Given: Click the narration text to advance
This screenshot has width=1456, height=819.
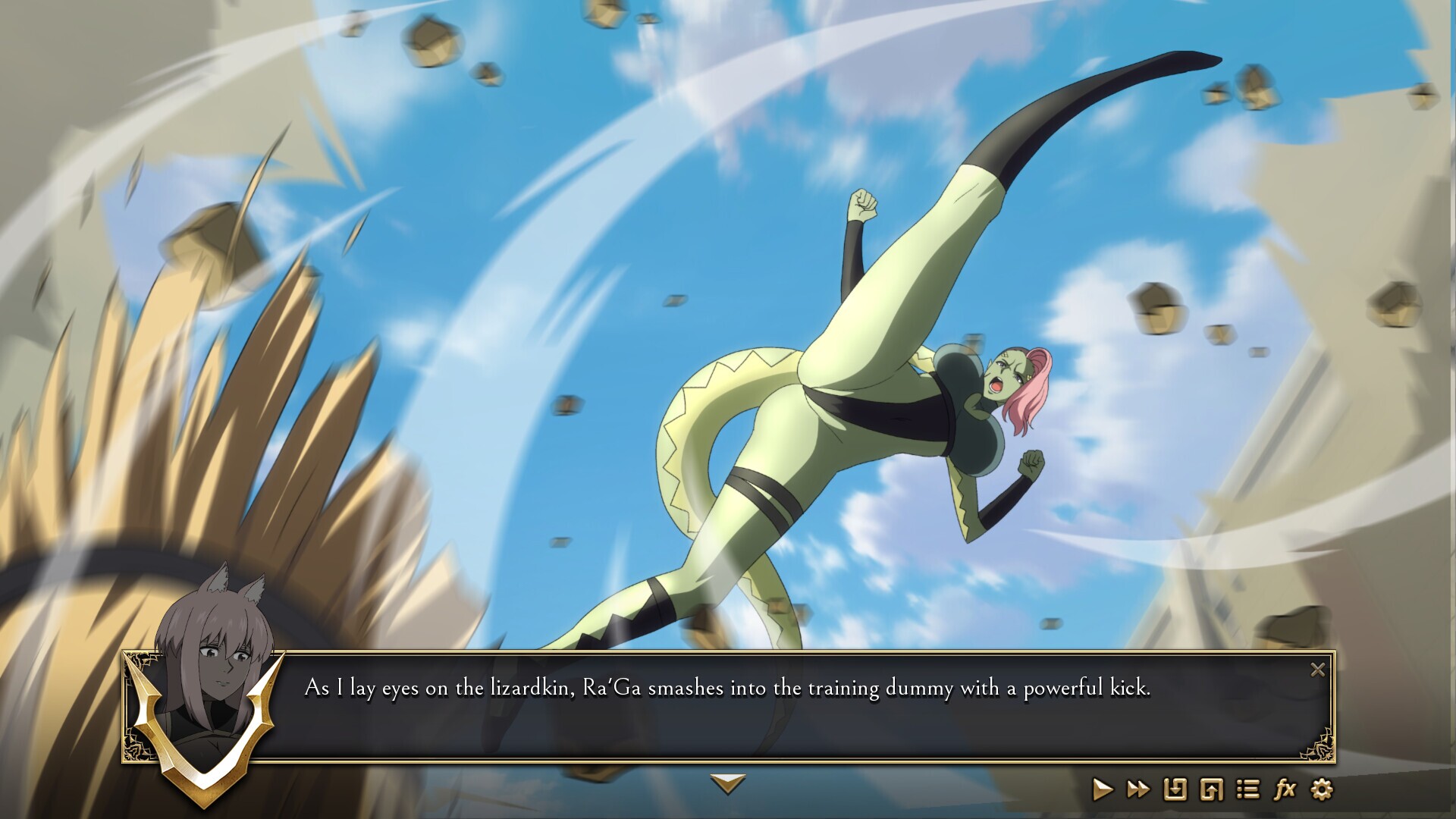Looking at the screenshot, I should 727,688.
